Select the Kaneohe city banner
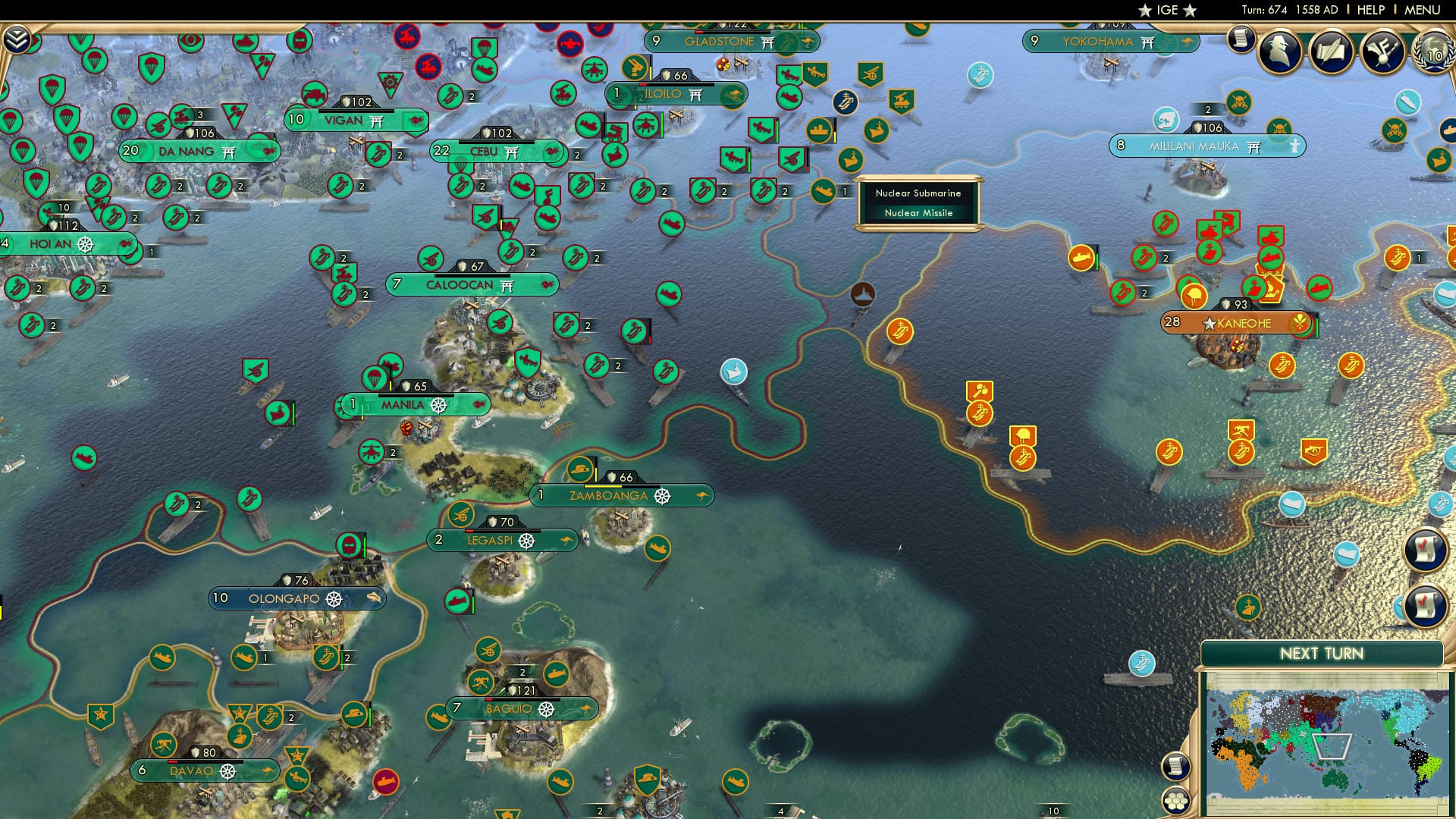 (x=1244, y=323)
